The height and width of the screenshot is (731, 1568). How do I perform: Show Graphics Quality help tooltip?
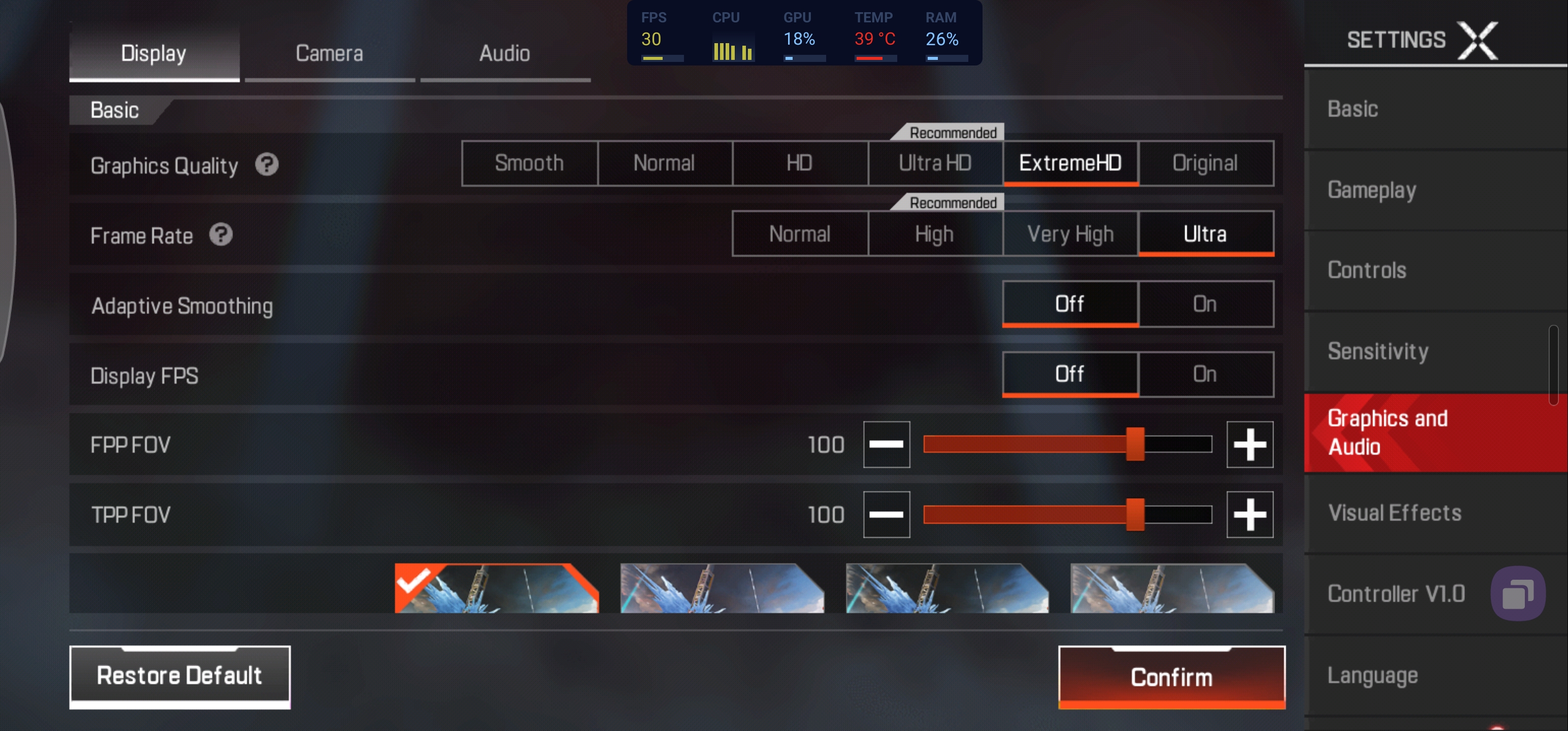[267, 164]
